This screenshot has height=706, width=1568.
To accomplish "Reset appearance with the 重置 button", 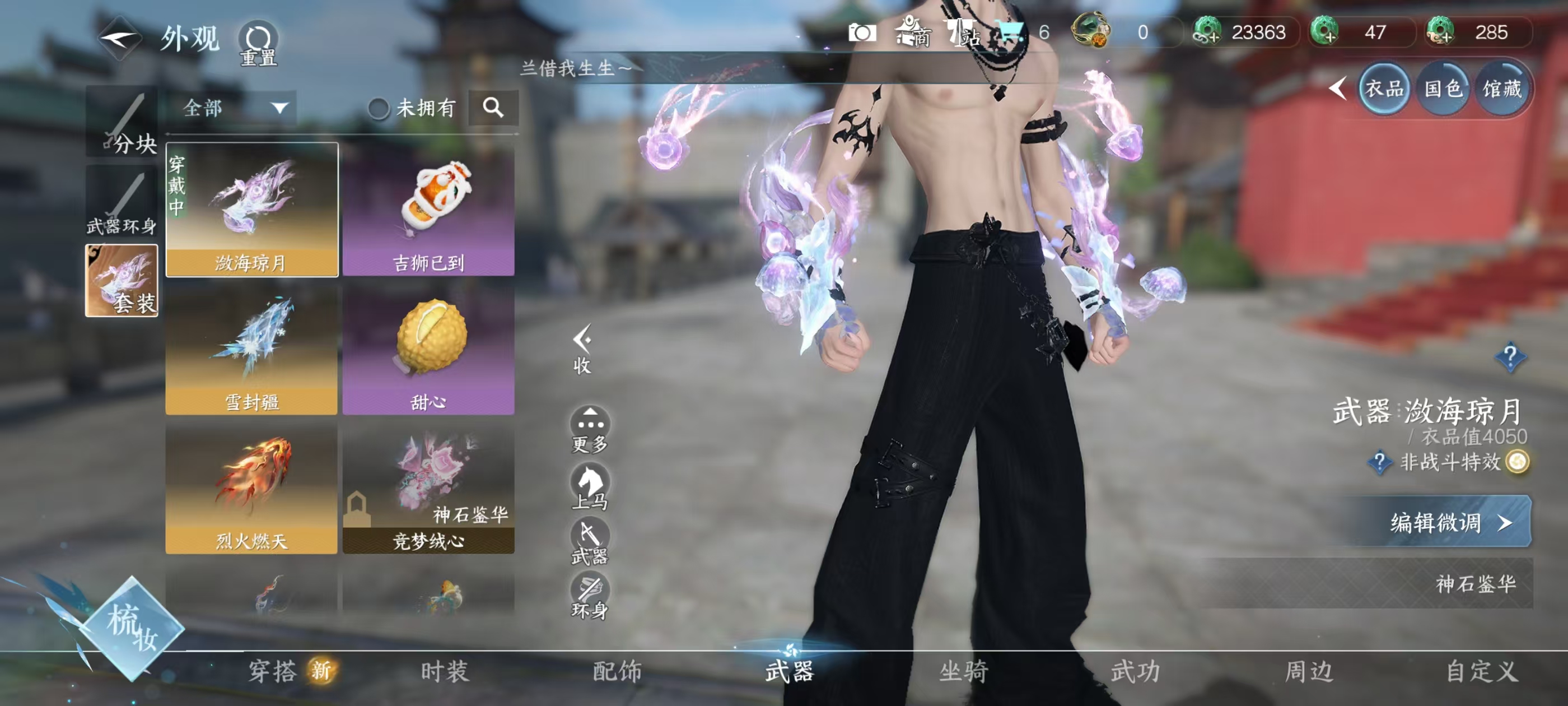I will (258, 43).
